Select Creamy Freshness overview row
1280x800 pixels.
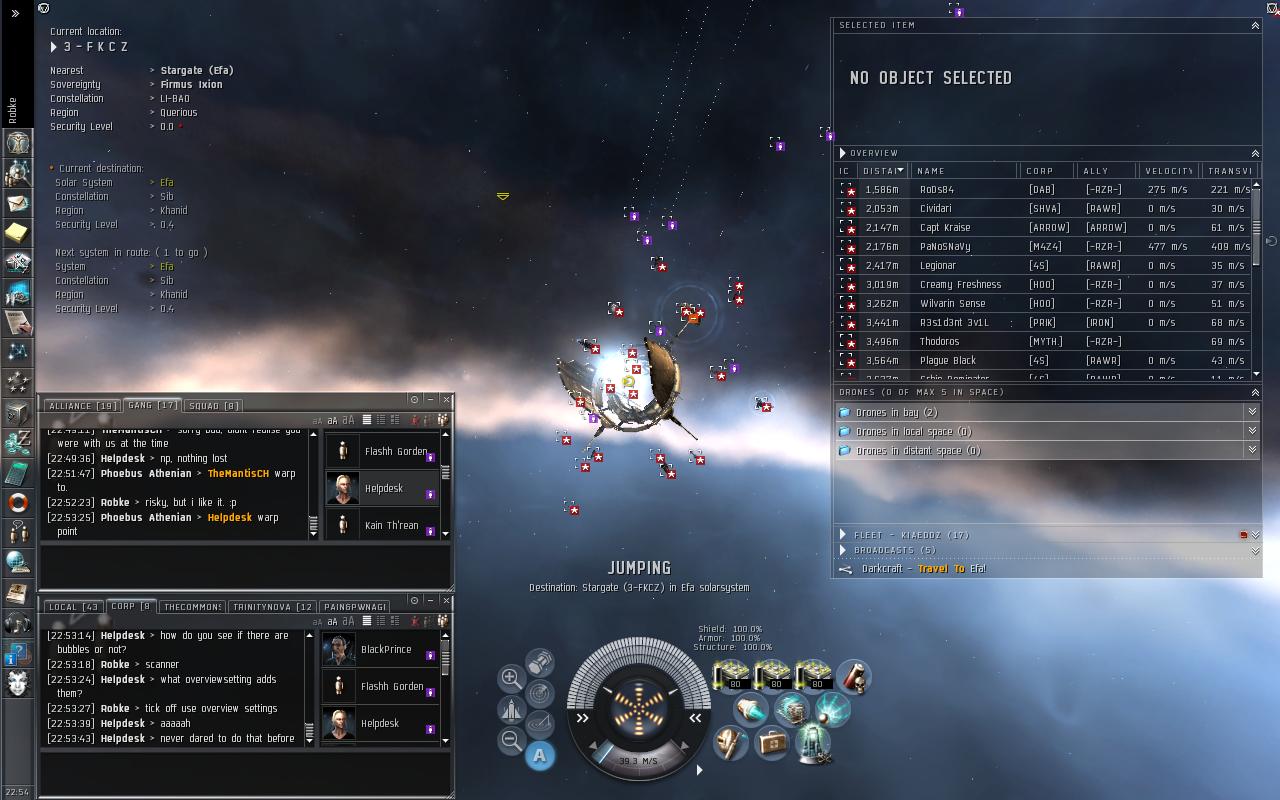[x=960, y=285]
